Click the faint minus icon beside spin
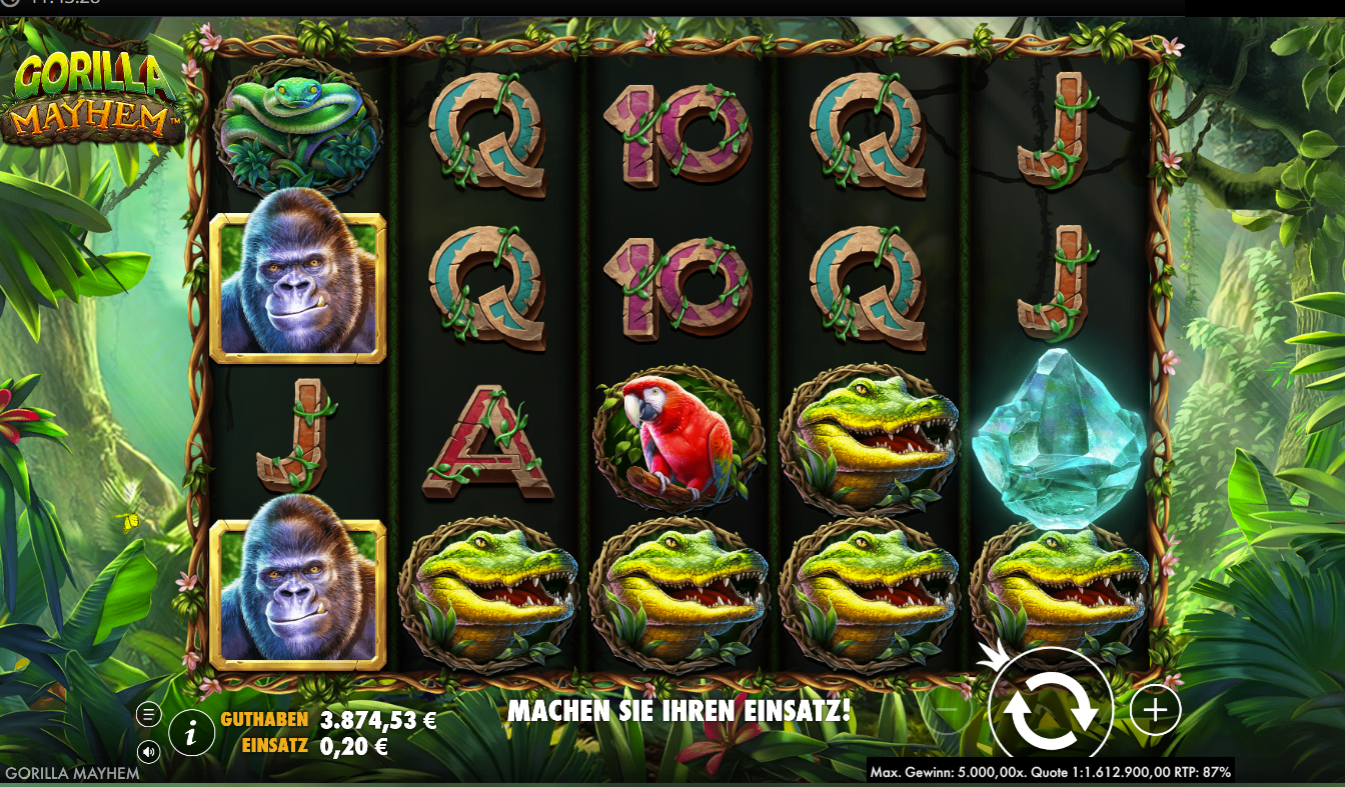The height and width of the screenshot is (787, 1345). (945, 710)
